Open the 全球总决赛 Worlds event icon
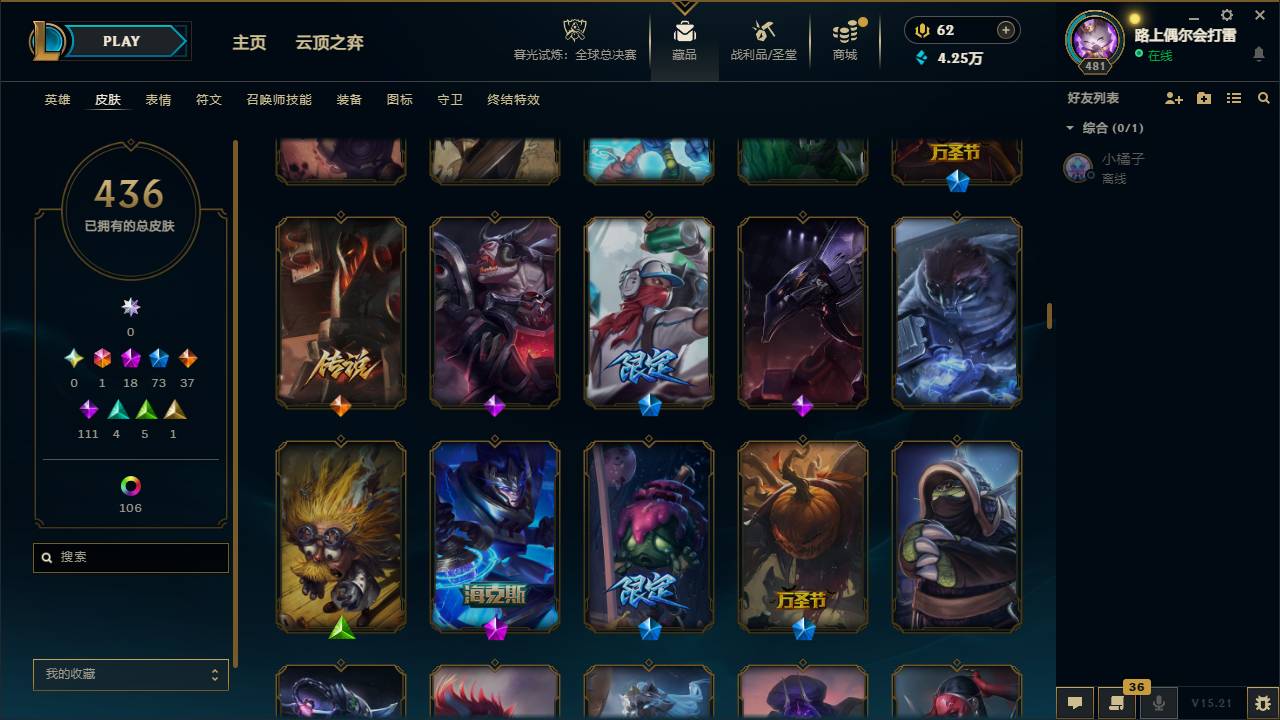Image resolution: width=1280 pixels, height=720 pixels. pyautogui.click(x=575, y=31)
